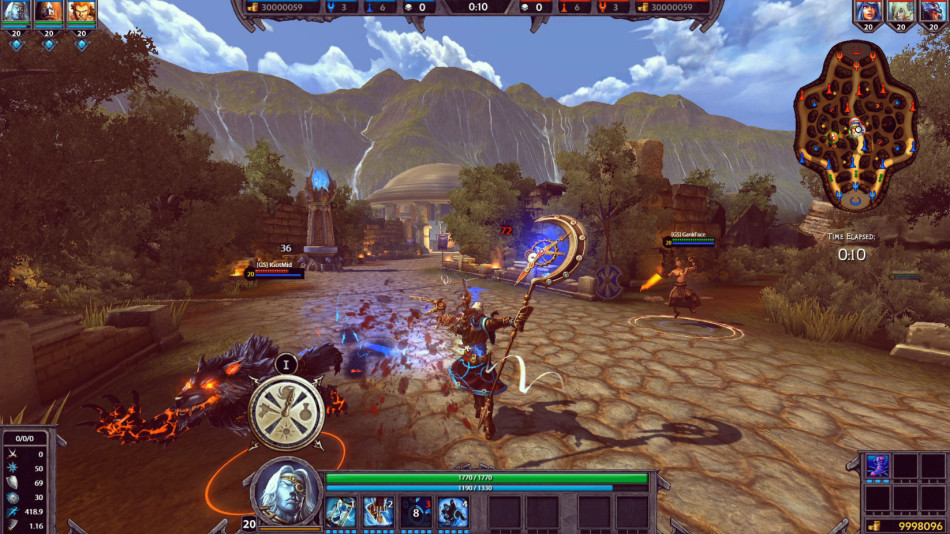
Task: Select the purple item in the inventory slot
Action: coord(877,466)
